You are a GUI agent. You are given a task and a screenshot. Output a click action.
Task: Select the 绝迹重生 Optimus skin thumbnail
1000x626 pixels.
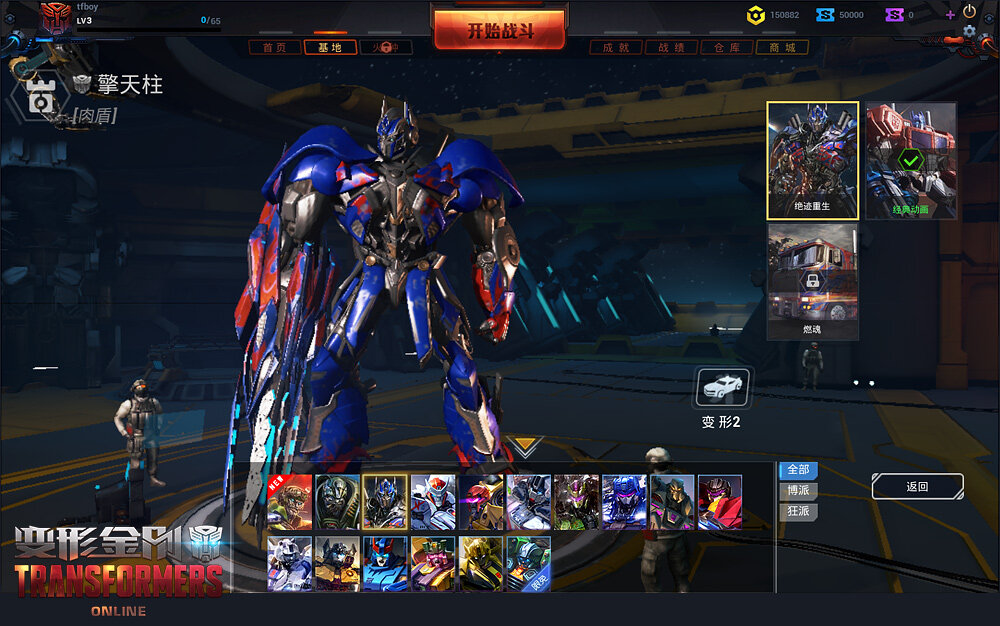[x=812, y=160]
